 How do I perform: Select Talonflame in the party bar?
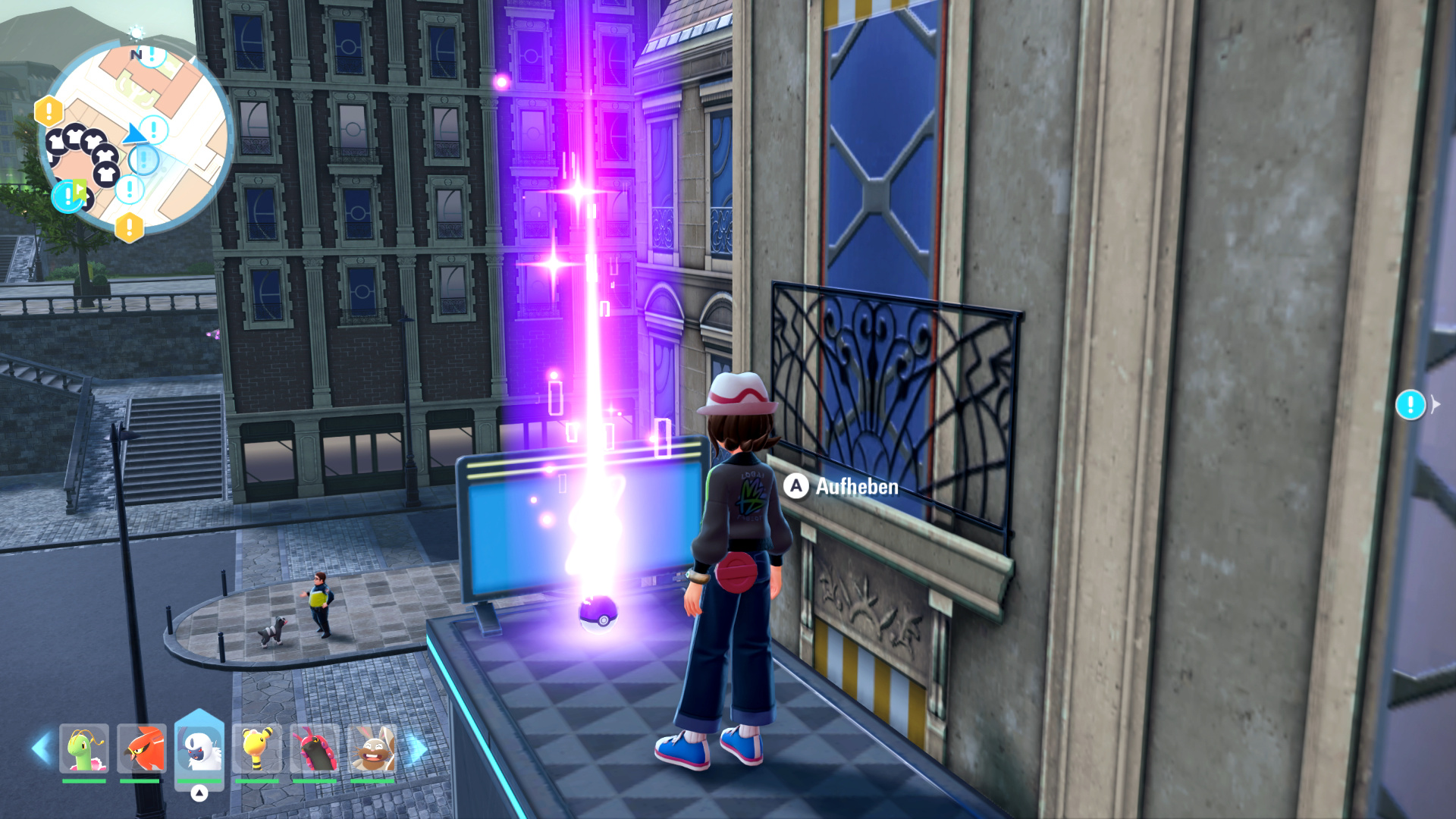142,748
